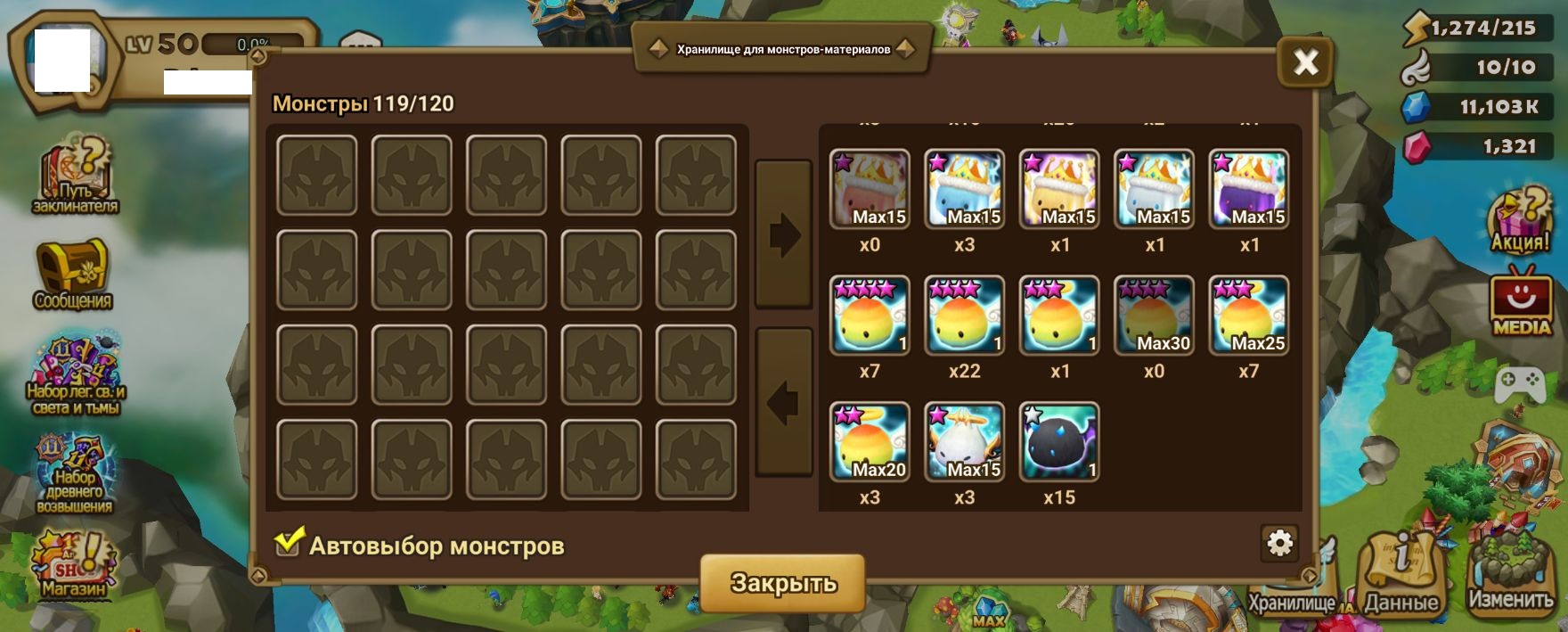
Task: Click the Изменить button
Action: (x=1510, y=575)
